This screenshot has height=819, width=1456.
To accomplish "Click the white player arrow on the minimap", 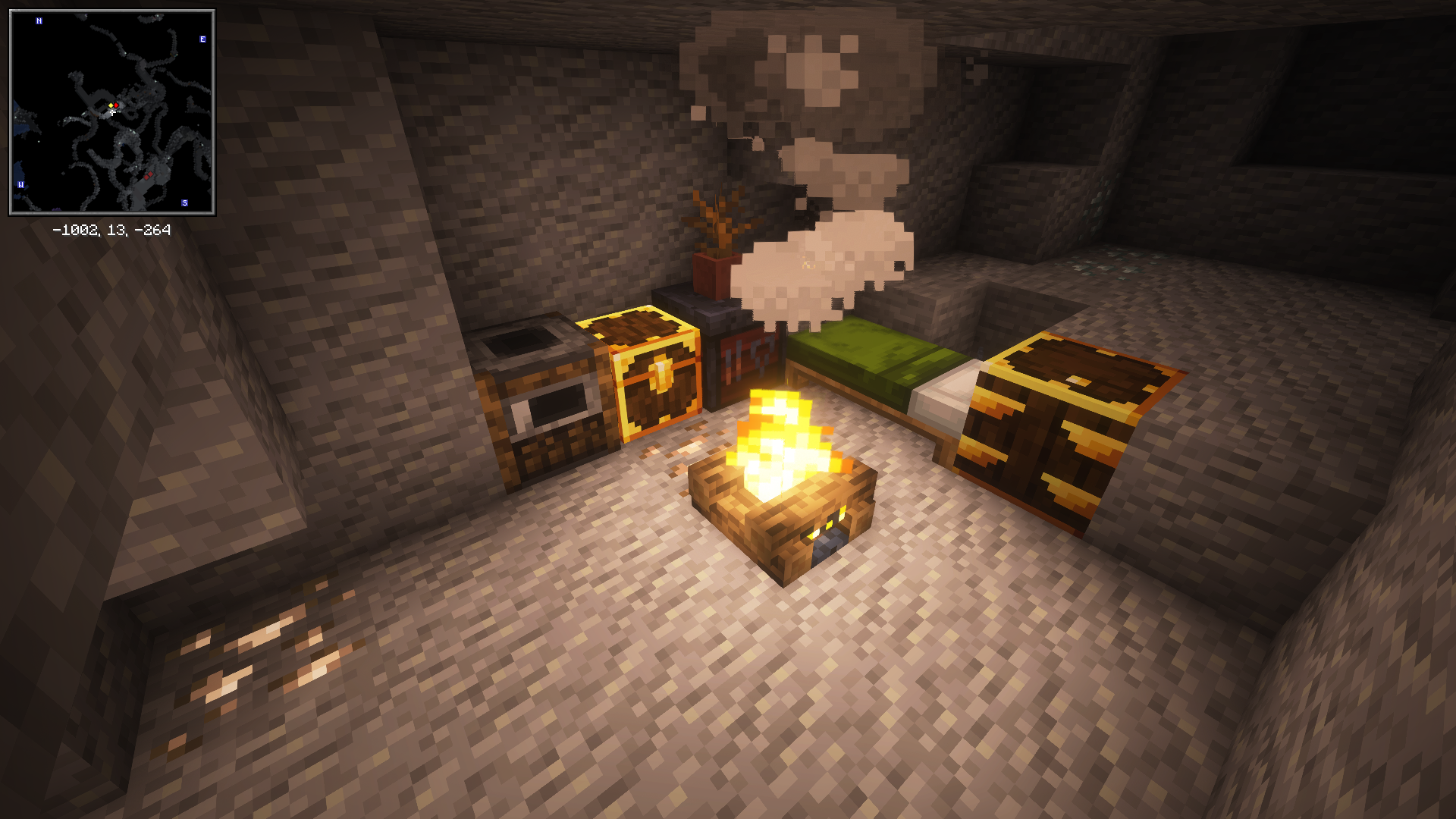I will click(112, 112).
